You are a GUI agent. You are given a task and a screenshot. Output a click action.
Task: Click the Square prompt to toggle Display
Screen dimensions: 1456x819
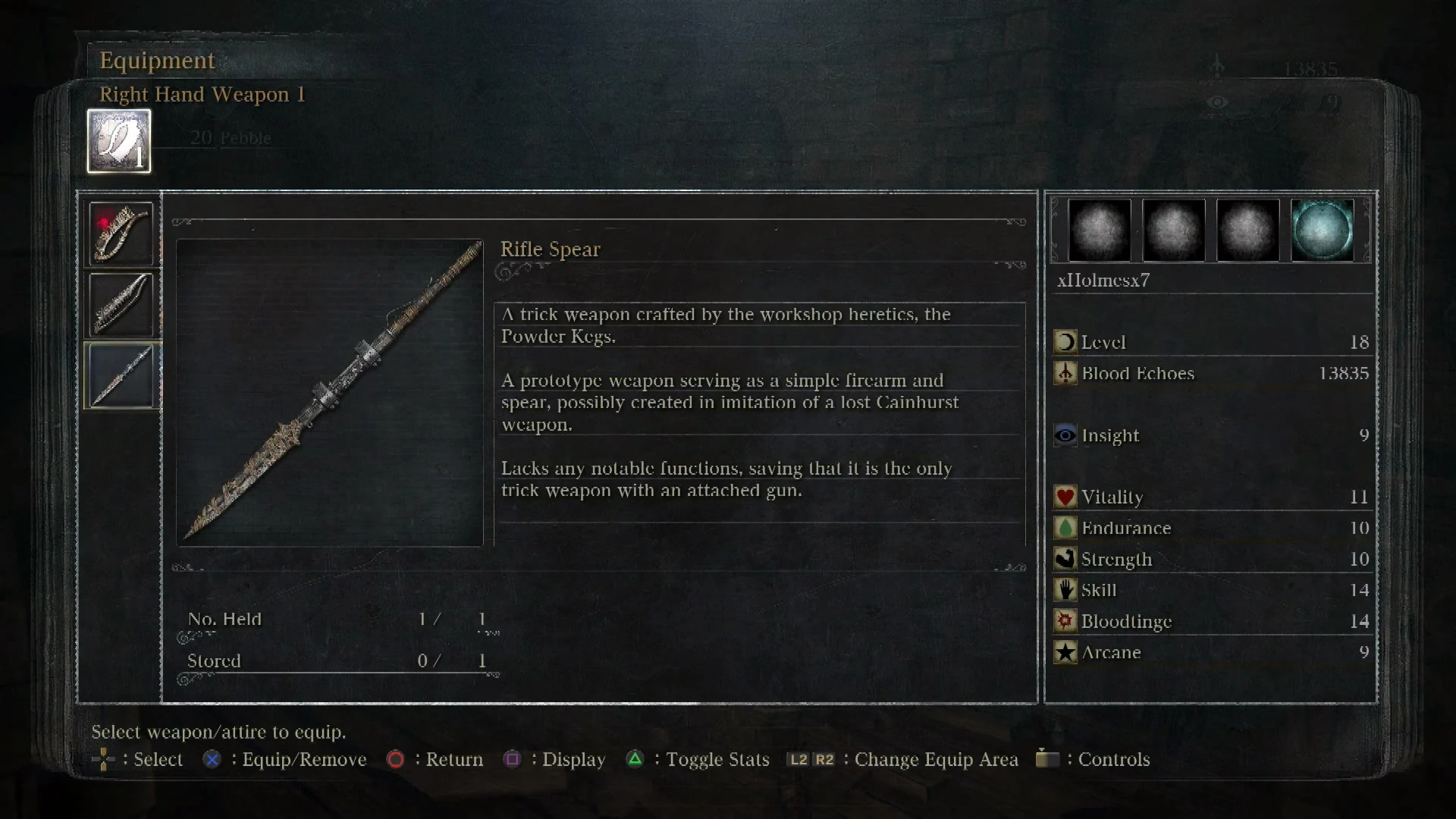tap(513, 759)
